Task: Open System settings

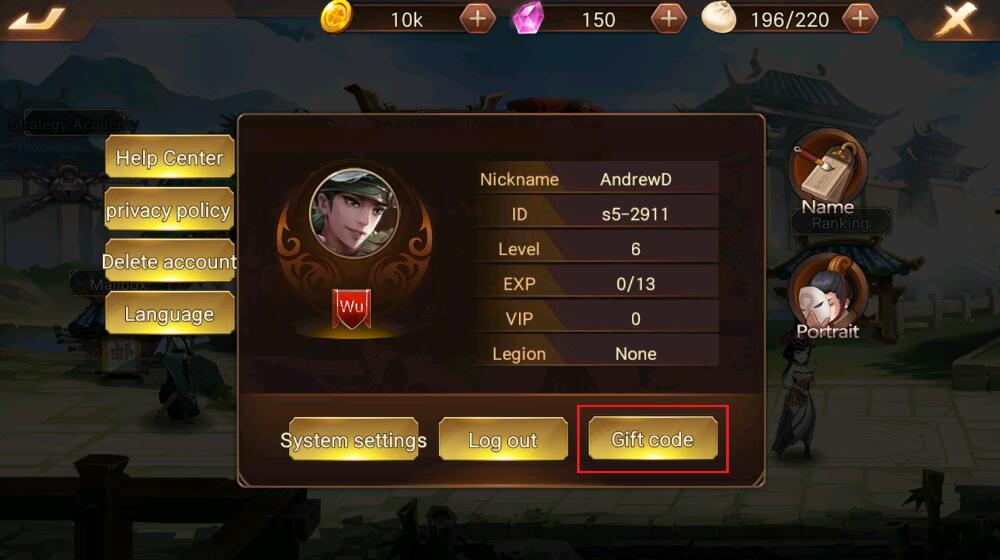Action: pyautogui.click(x=353, y=440)
